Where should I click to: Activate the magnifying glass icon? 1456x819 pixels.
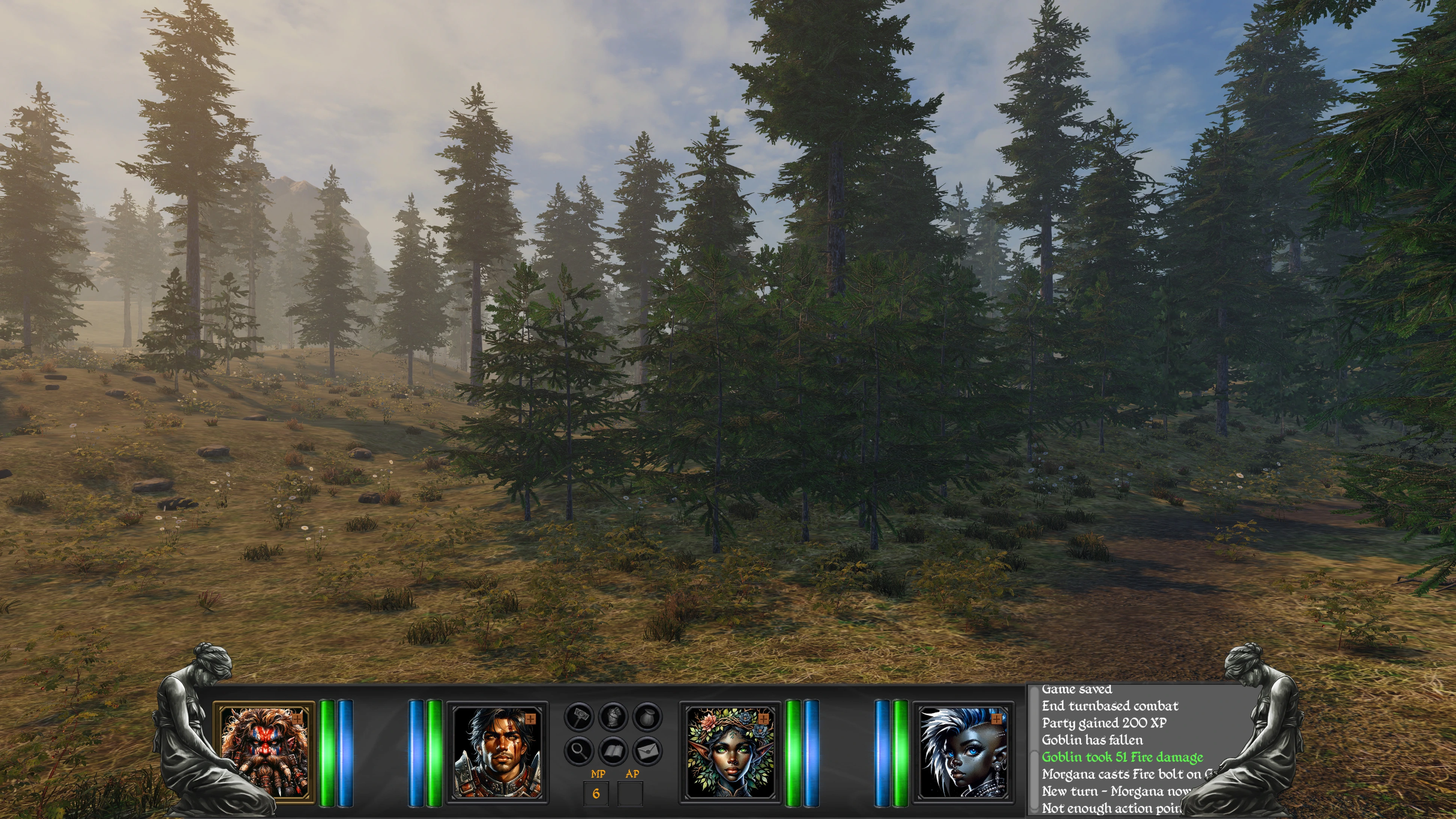pyautogui.click(x=579, y=751)
